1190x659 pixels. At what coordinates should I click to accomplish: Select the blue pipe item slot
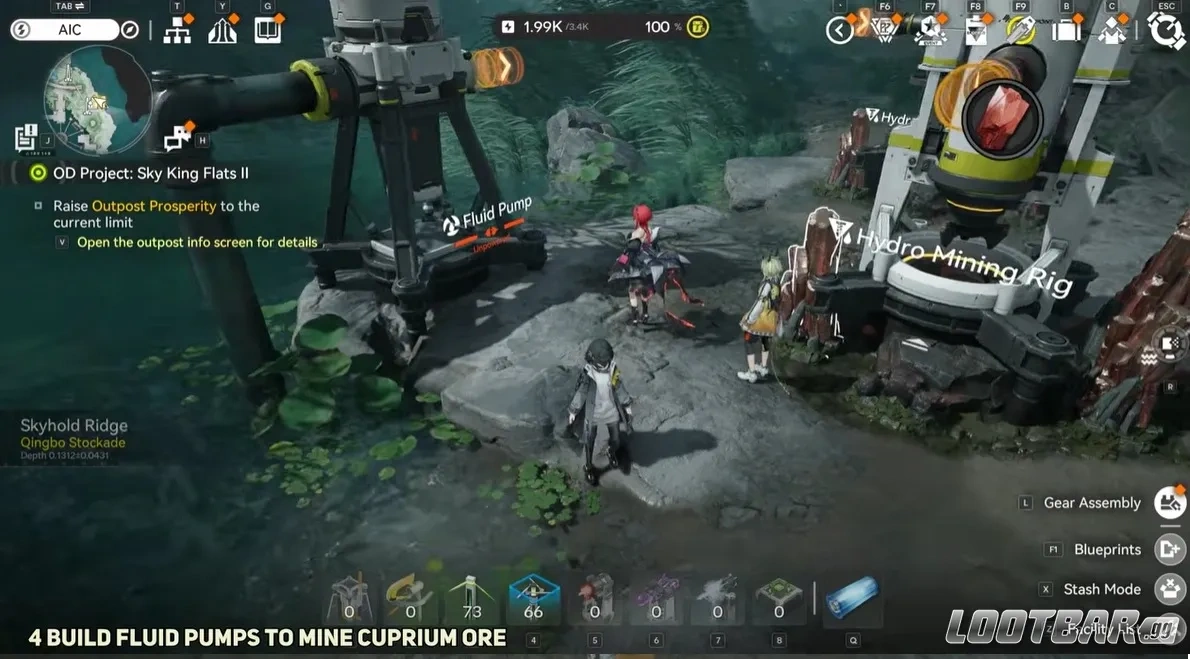click(x=851, y=599)
